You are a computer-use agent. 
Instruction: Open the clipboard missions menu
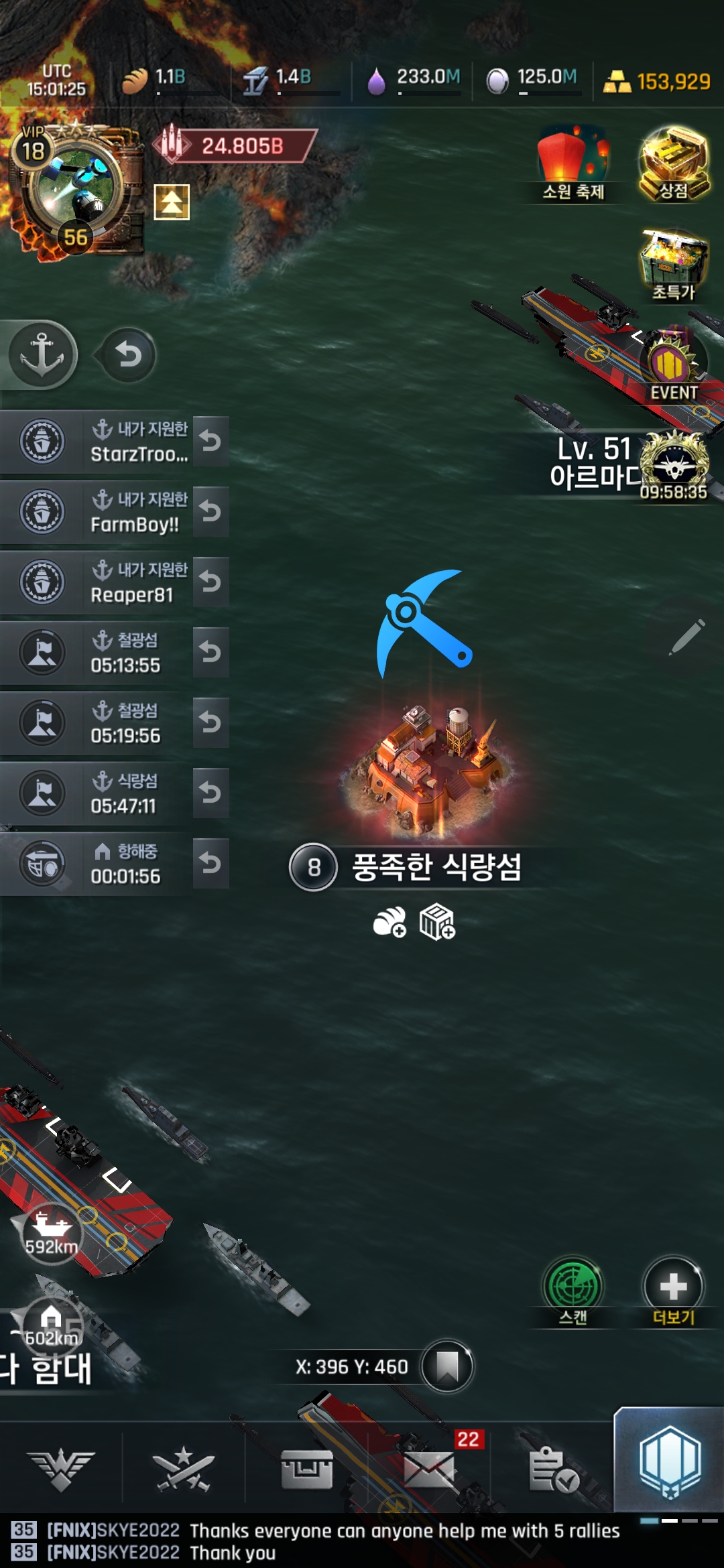(x=552, y=1469)
